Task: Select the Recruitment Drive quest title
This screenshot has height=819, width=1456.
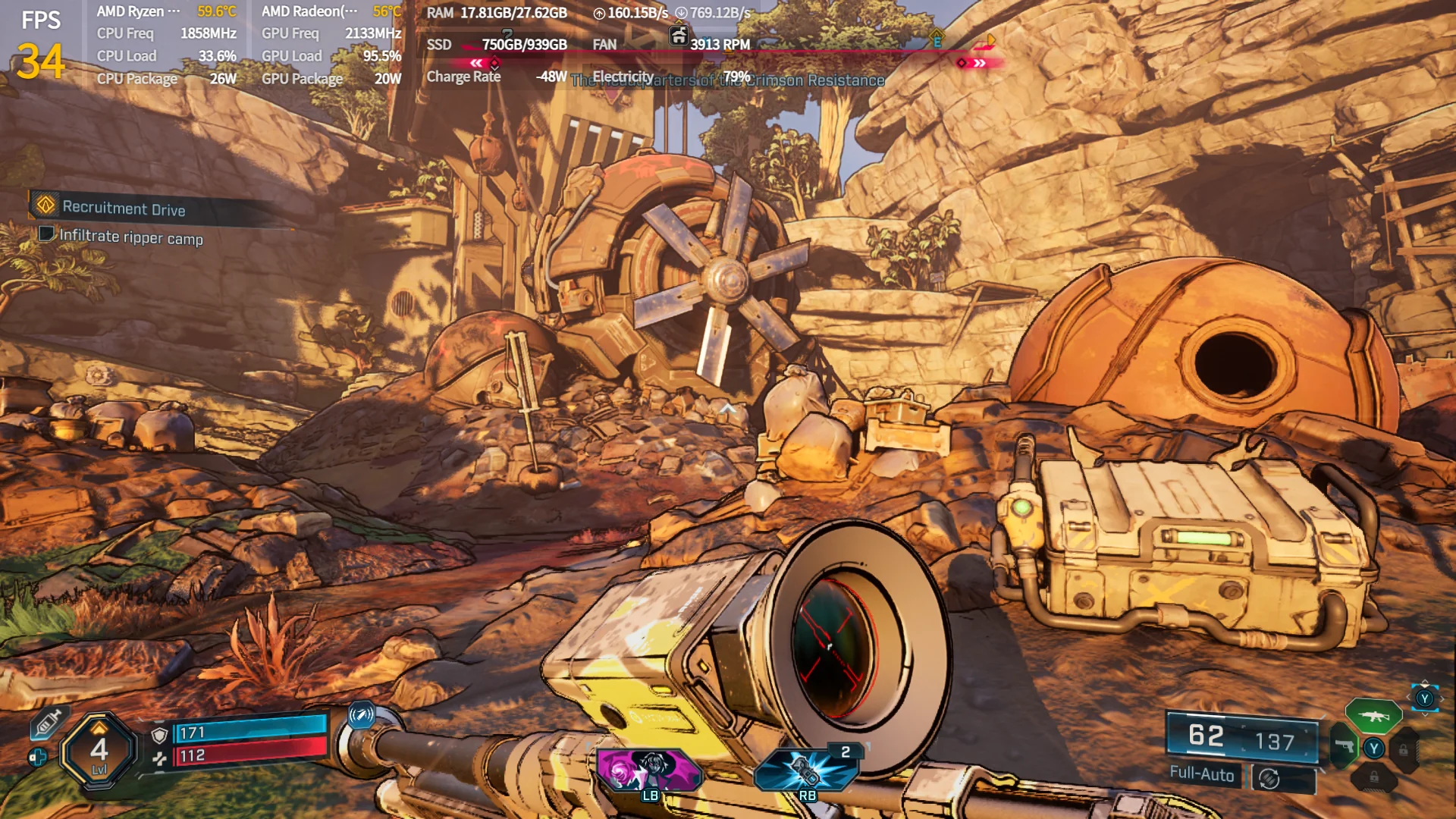Action: coord(125,209)
